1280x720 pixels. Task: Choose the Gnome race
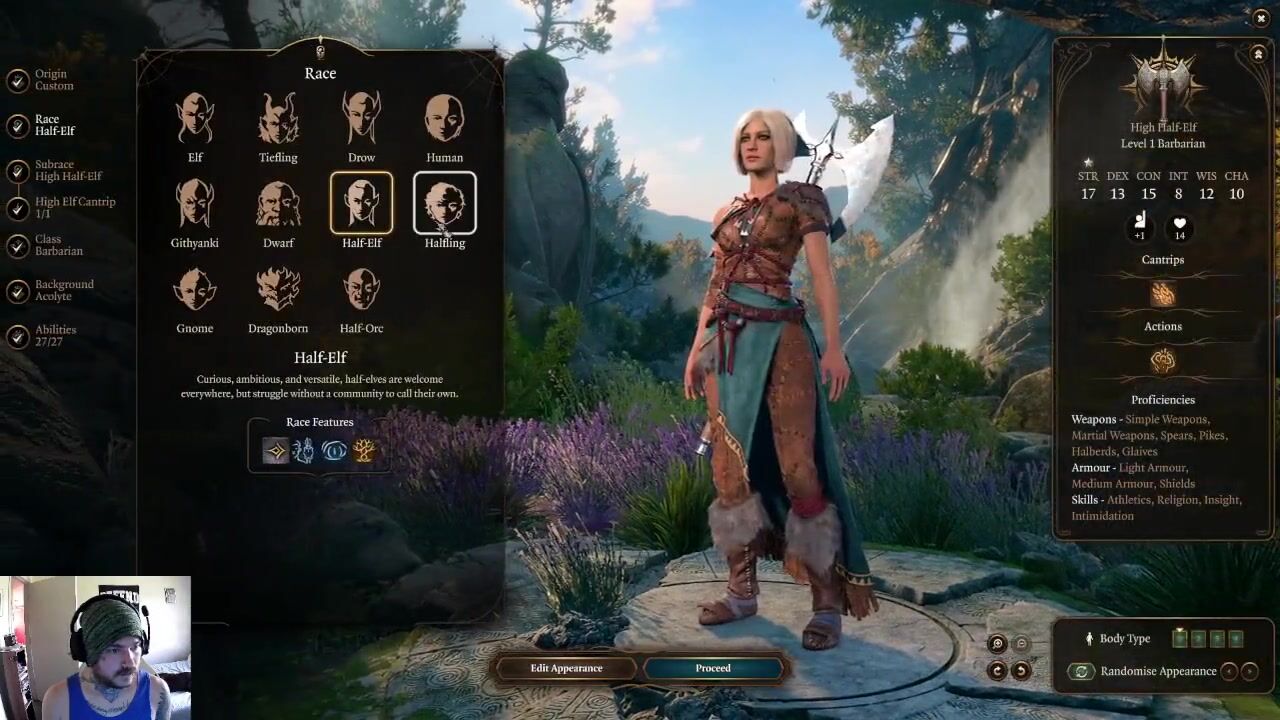click(x=195, y=291)
